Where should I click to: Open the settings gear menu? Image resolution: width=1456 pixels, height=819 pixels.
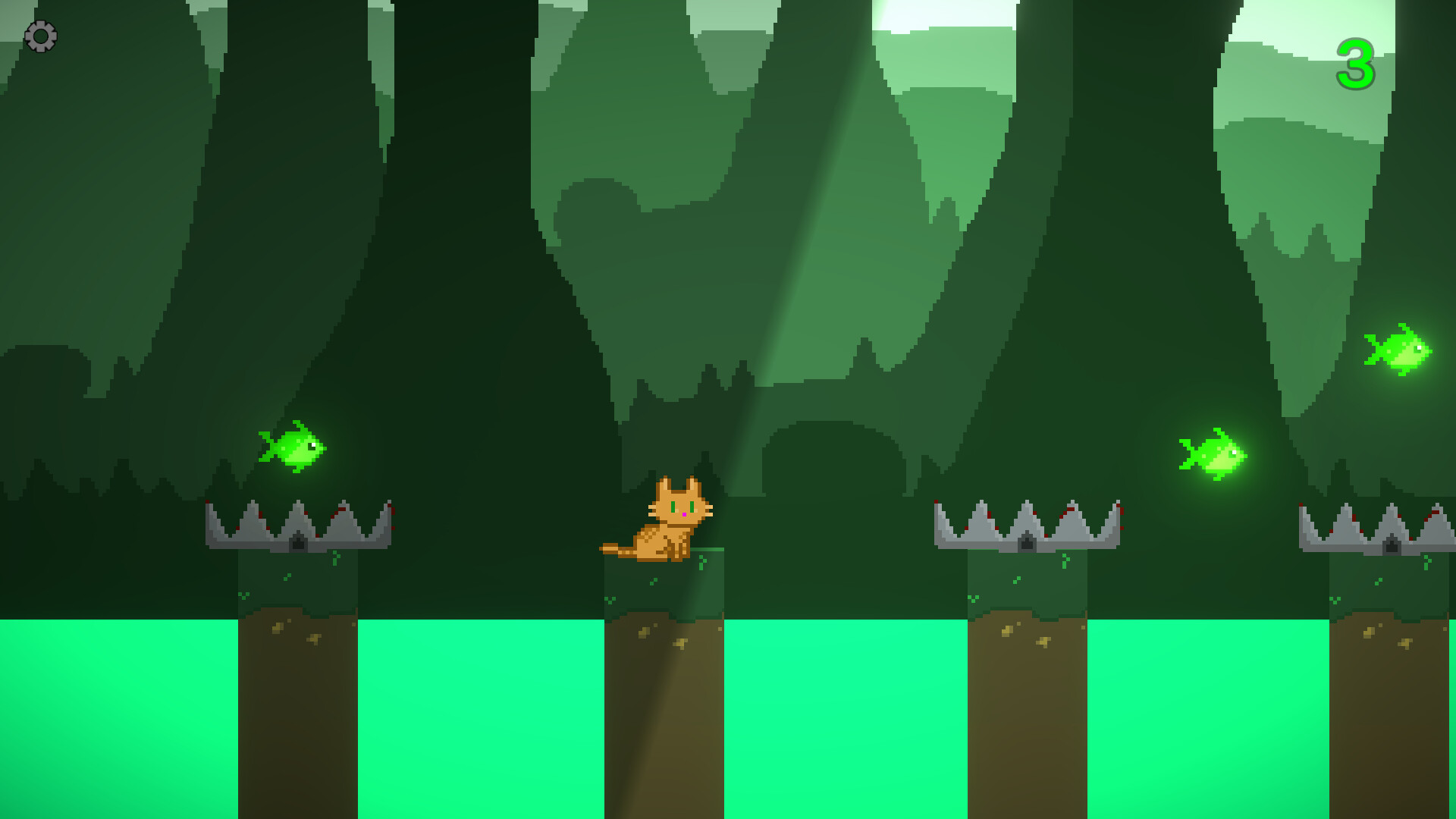pyautogui.click(x=42, y=36)
